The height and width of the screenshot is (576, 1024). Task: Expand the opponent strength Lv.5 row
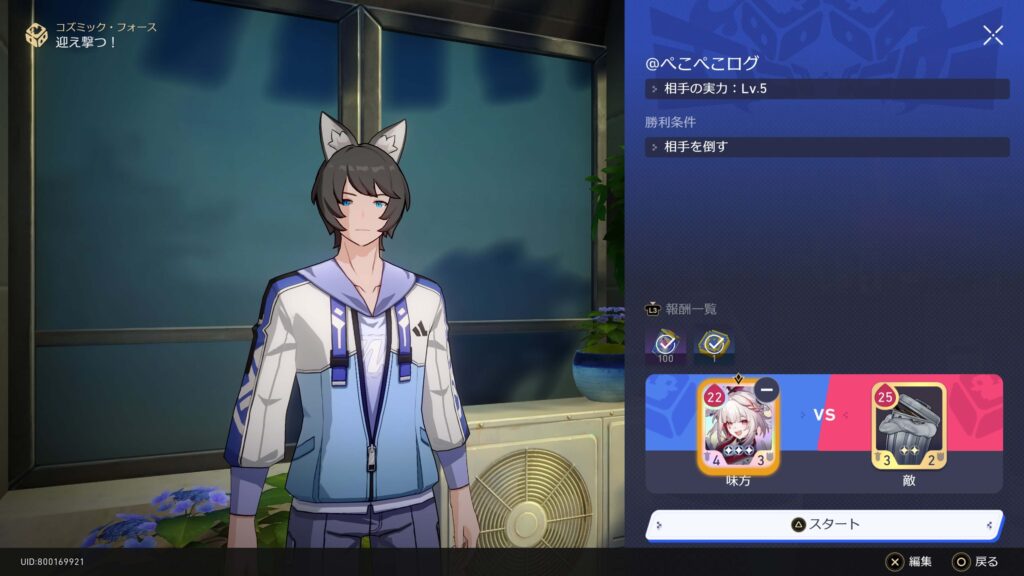827,89
